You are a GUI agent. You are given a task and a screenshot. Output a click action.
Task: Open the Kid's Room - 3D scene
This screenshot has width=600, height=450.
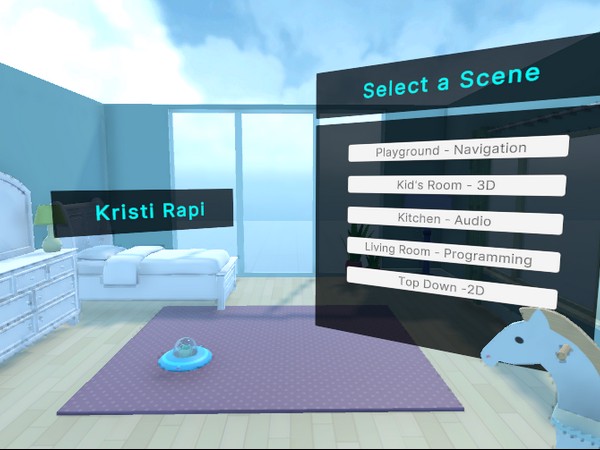click(x=456, y=185)
